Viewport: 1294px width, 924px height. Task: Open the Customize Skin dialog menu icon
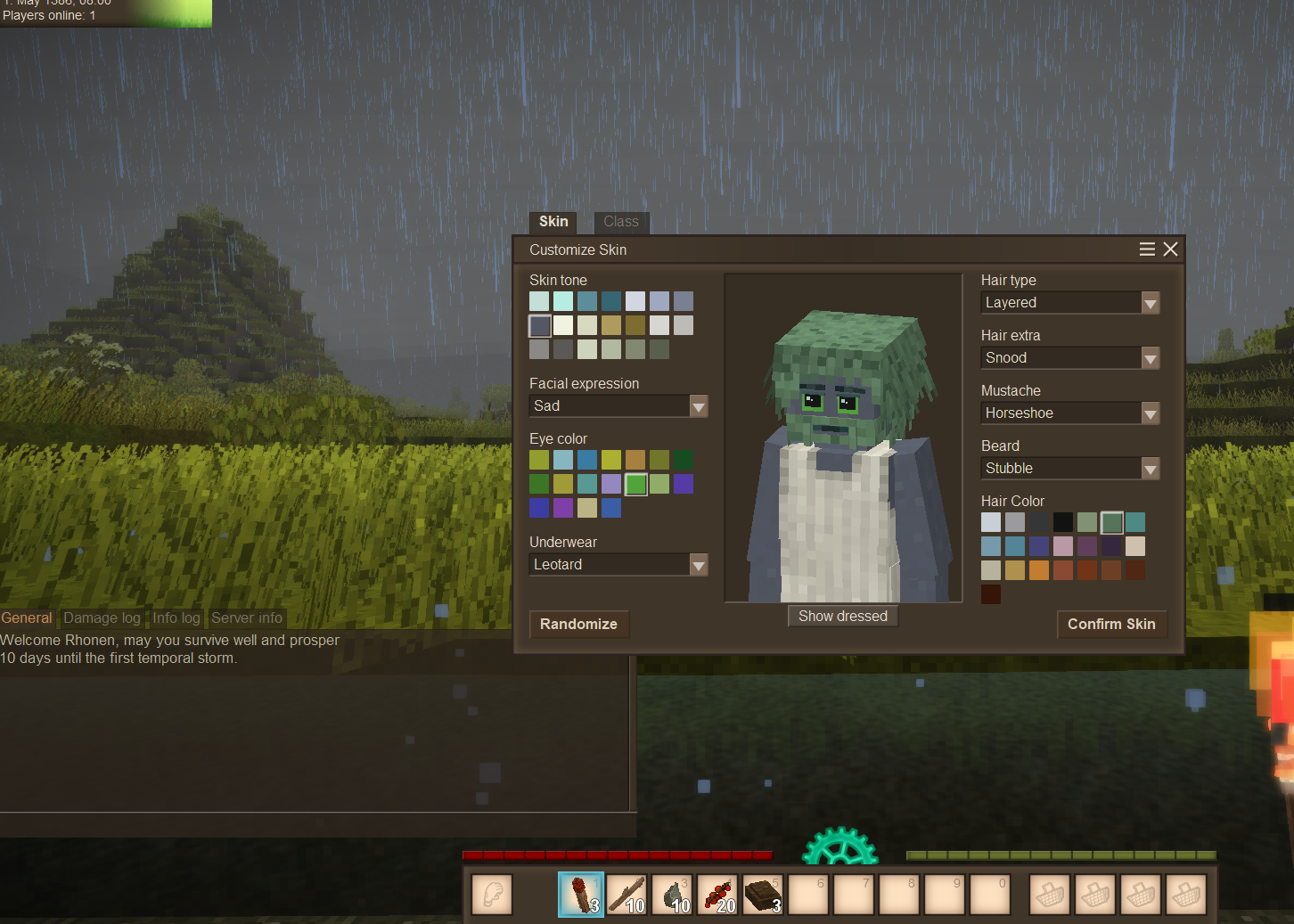click(x=1147, y=249)
